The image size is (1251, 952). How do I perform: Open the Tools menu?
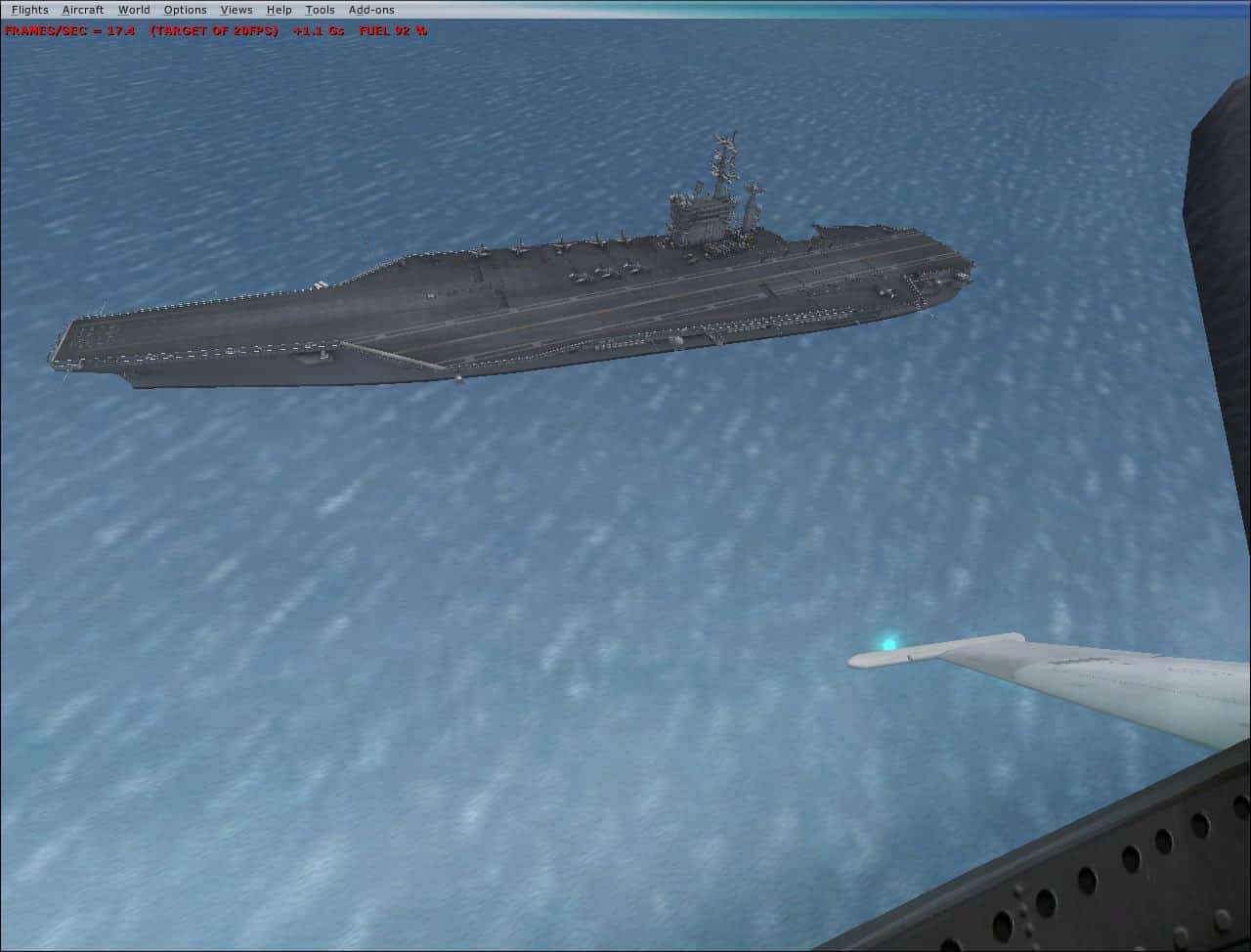pyautogui.click(x=319, y=9)
